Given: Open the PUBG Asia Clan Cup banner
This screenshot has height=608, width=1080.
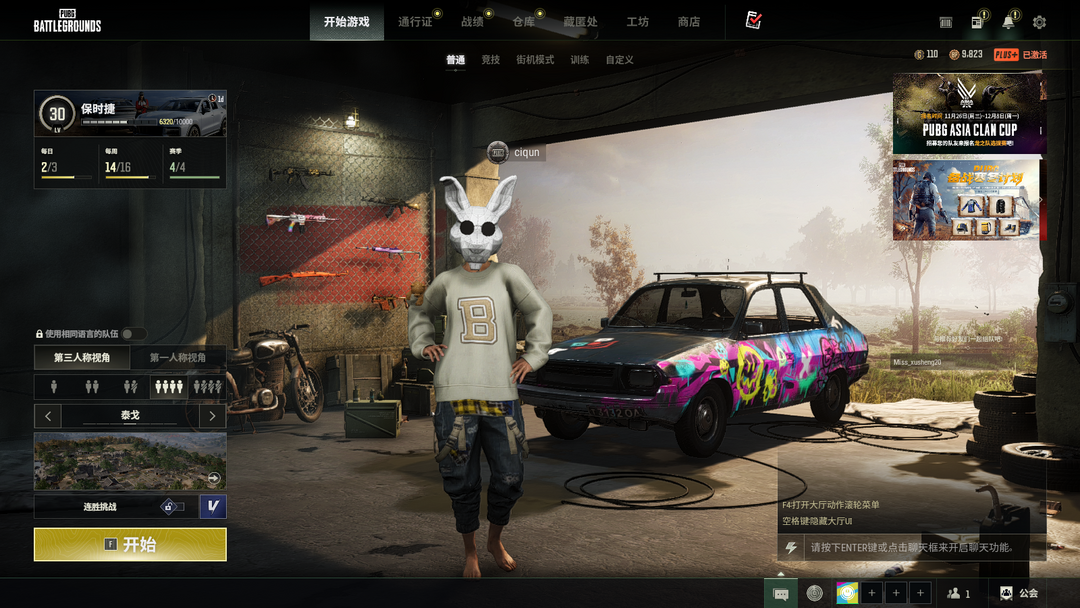Looking at the screenshot, I should tap(969, 114).
